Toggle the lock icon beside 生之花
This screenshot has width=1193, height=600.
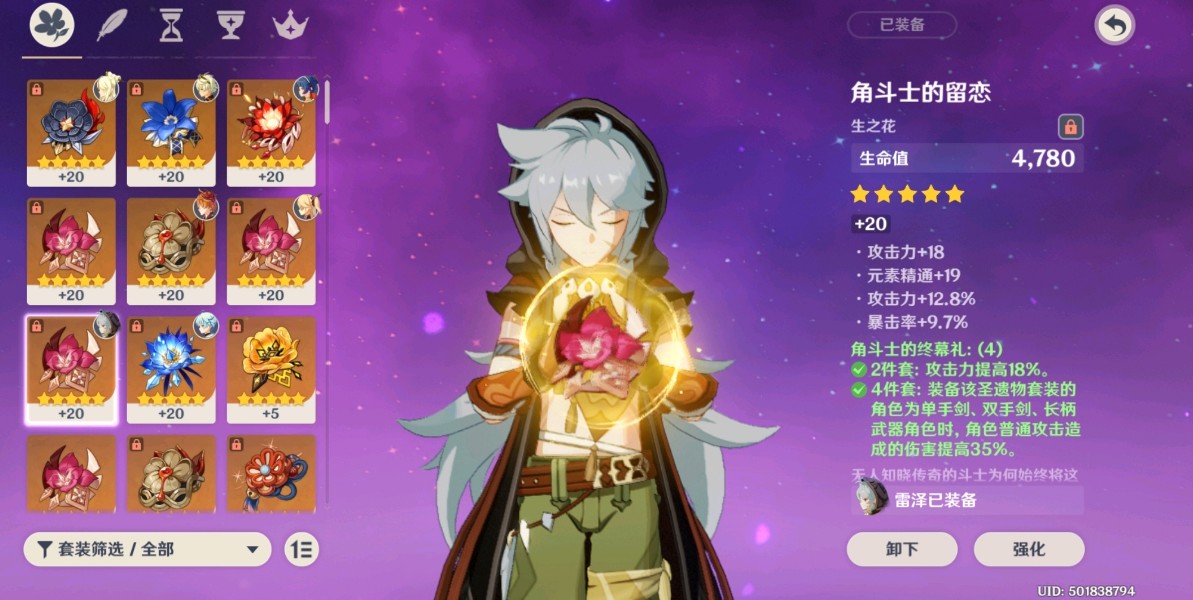[1070, 127]
